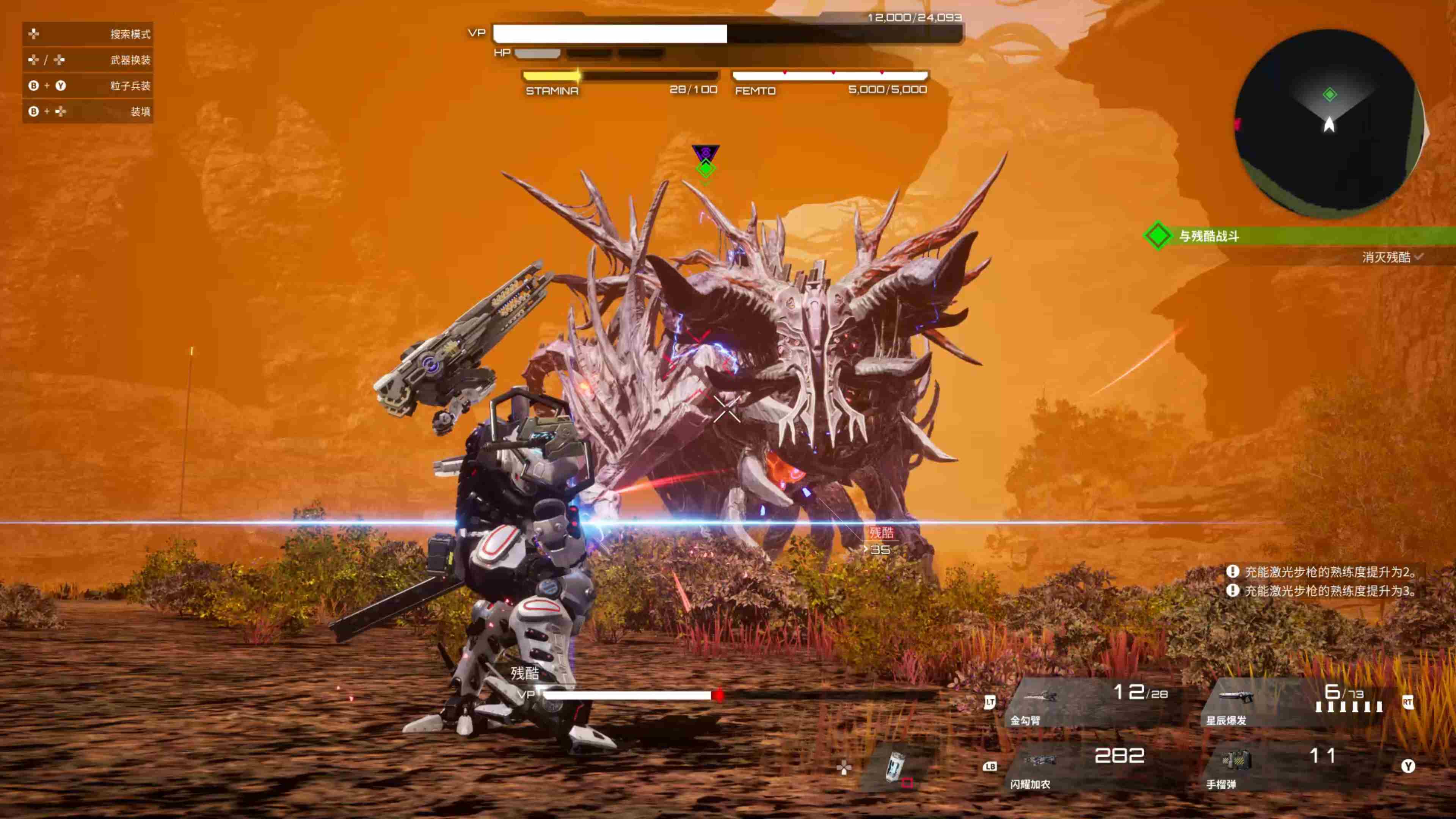
Task: Select the 装填 reload command entry
Action: pyautogui.click(x=88, y=111)
